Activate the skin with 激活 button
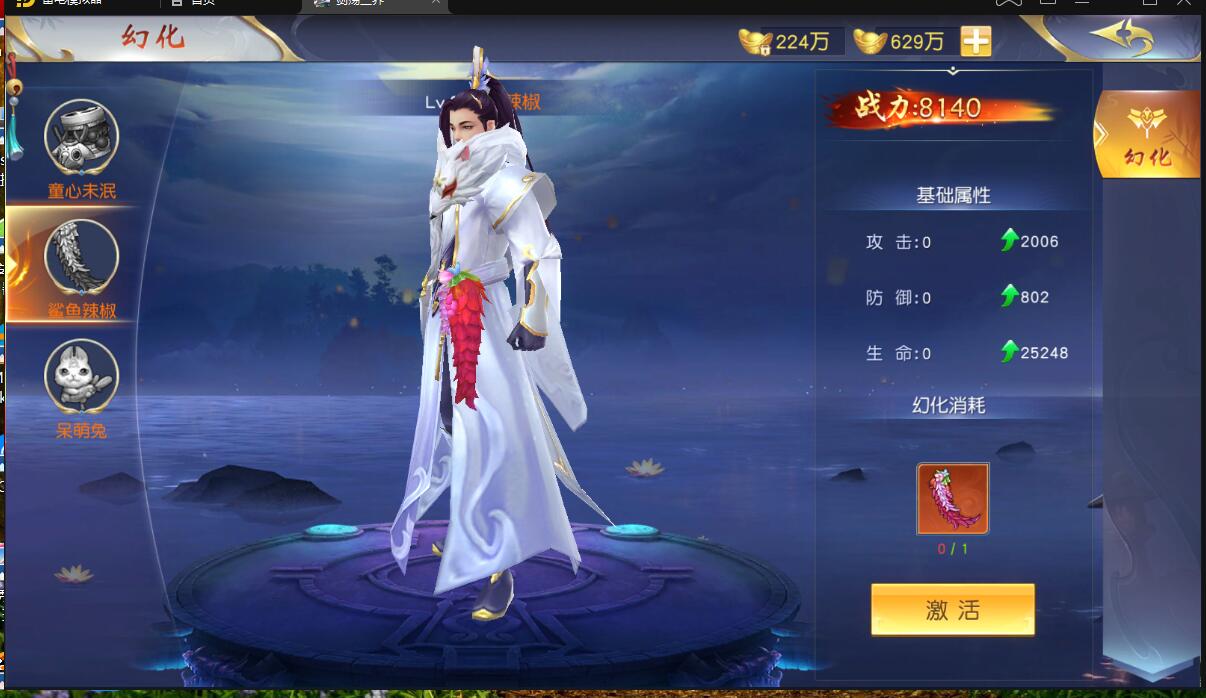 [x=952, y=610]
